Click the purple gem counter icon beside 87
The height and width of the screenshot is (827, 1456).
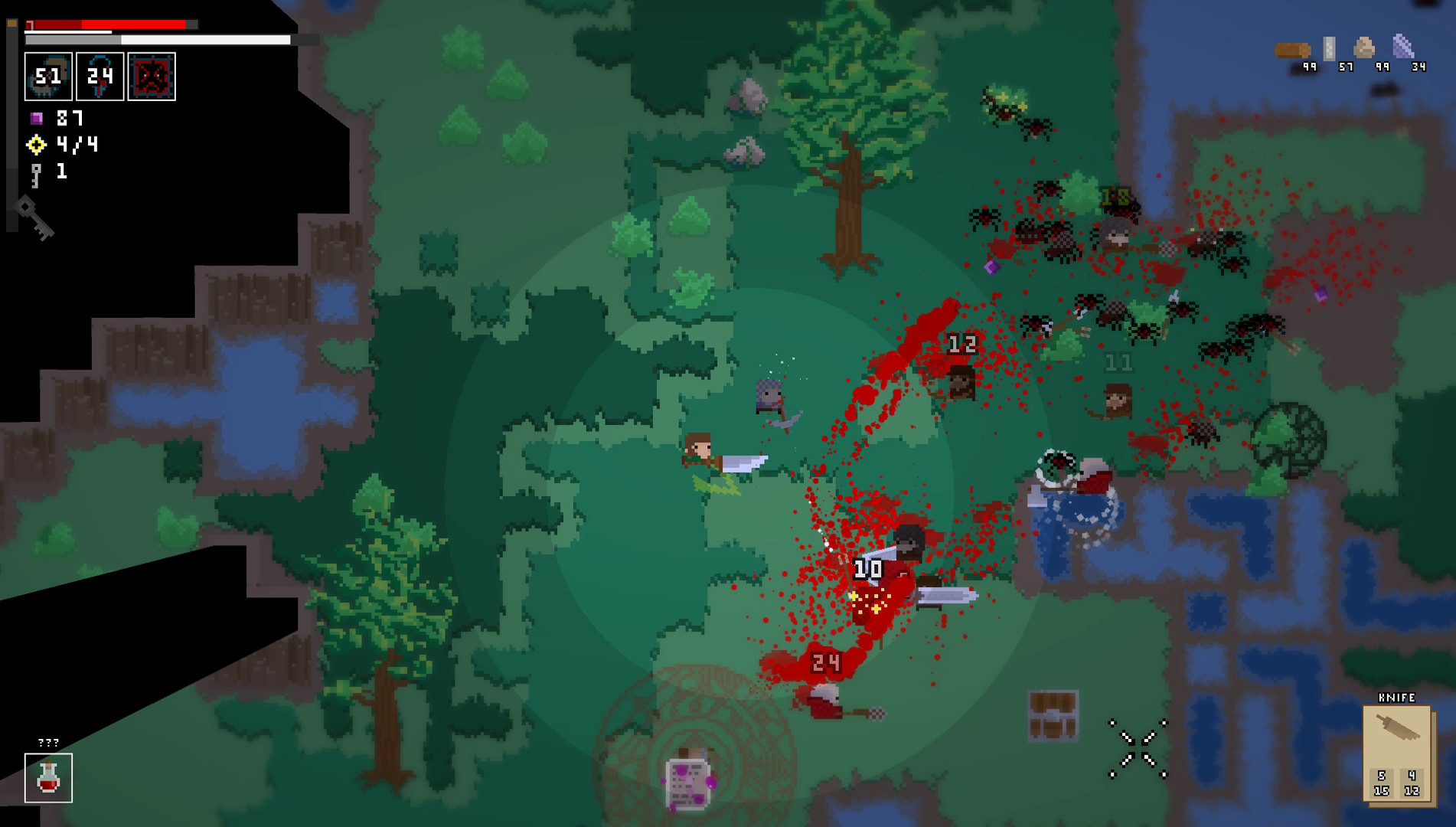click(37, 119)
